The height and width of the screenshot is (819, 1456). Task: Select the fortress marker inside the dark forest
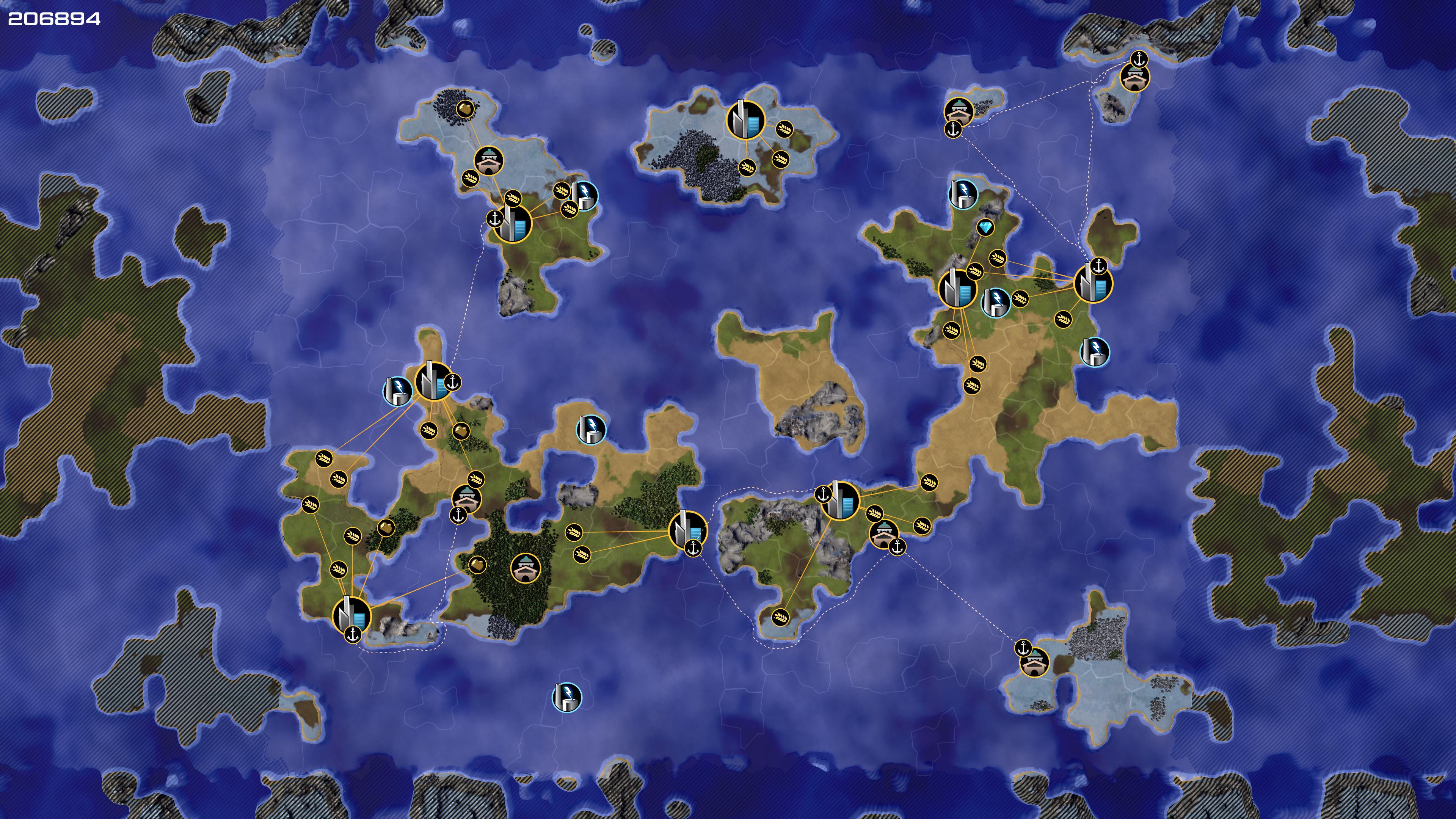pos(525,568)
